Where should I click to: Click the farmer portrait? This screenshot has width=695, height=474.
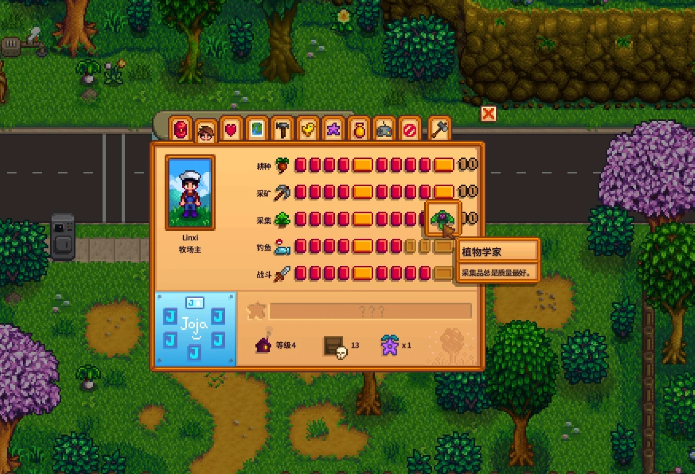pyautogui.click(x=190, y=189)
